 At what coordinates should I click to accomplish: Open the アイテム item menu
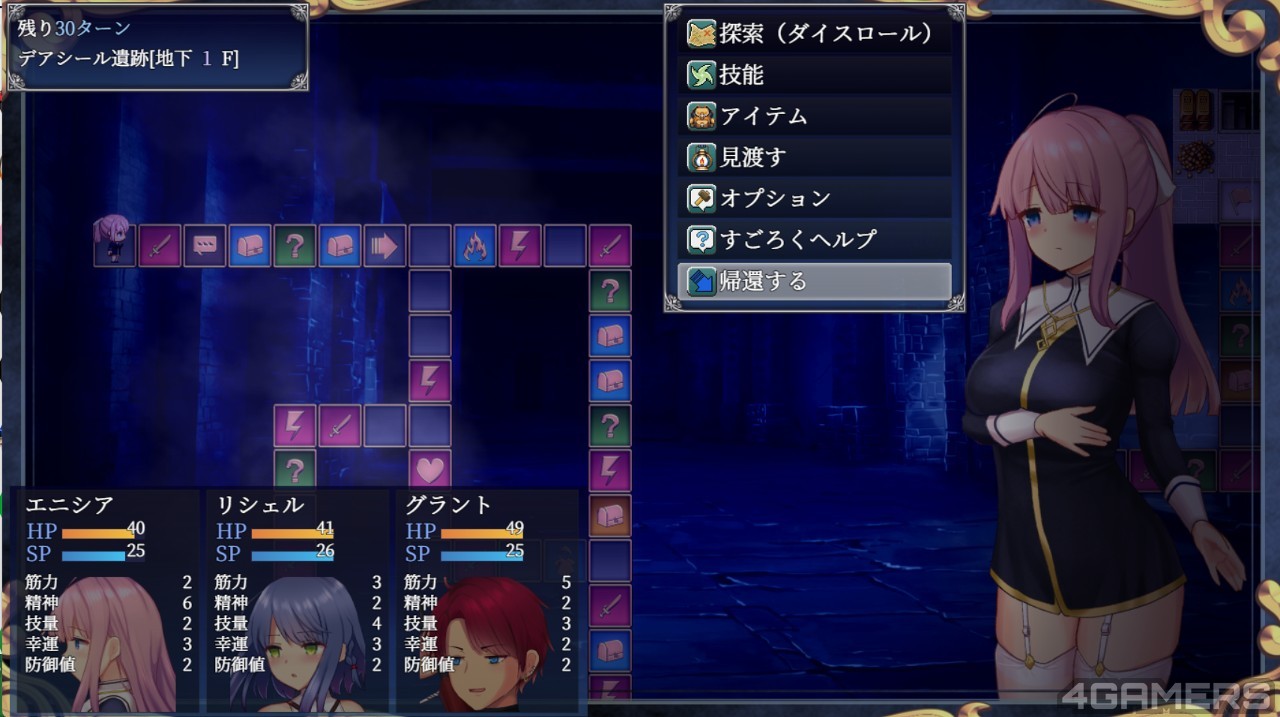tap(814, 116)
